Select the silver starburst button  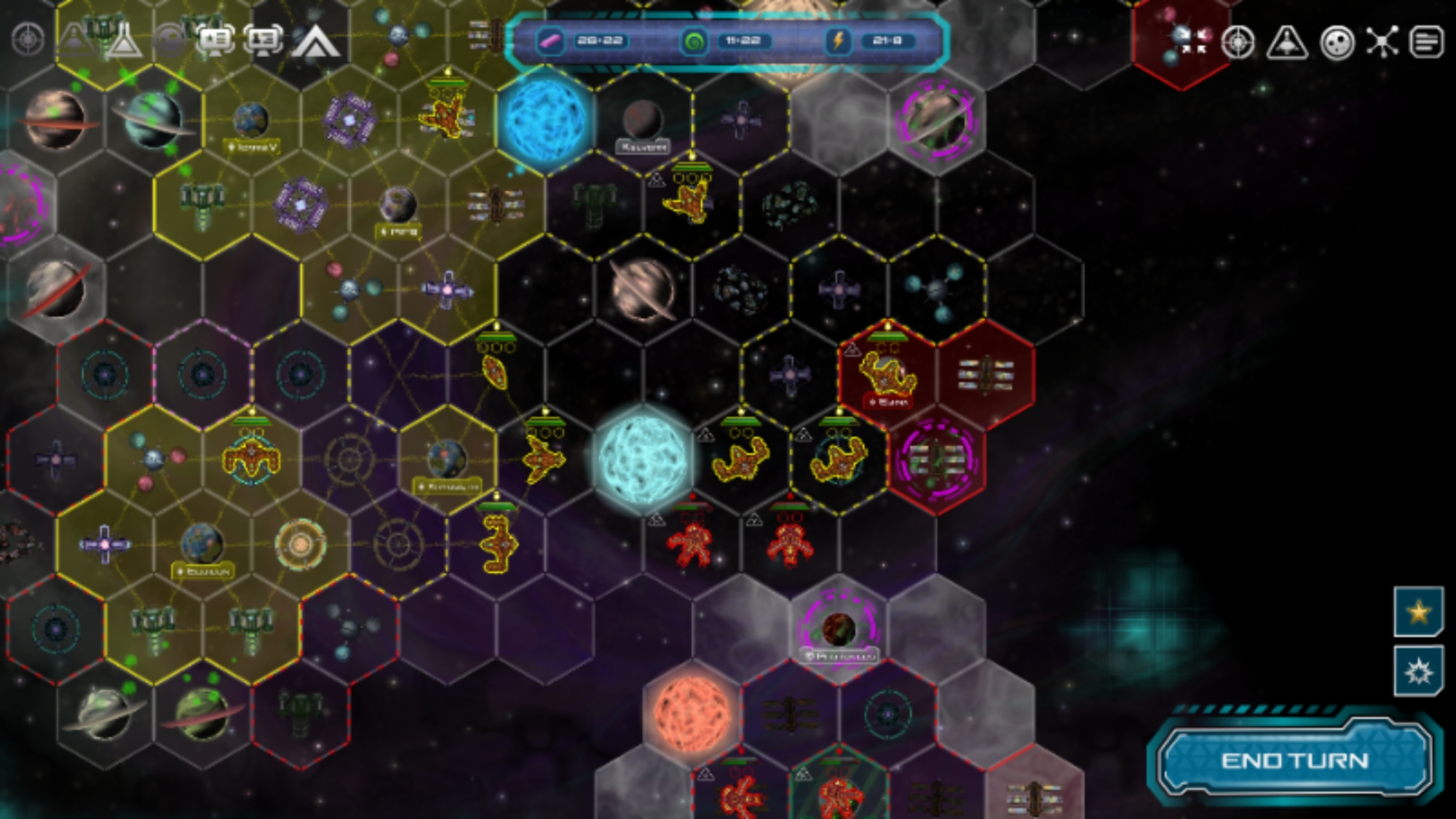pos(1418,671)
